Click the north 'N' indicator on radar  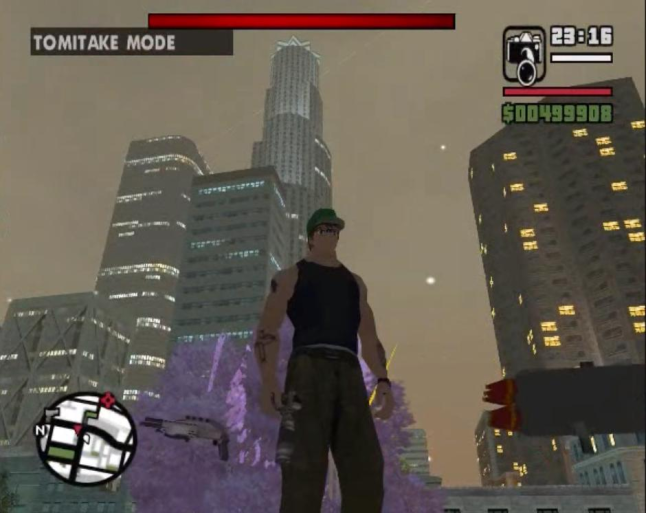[40, 431]
